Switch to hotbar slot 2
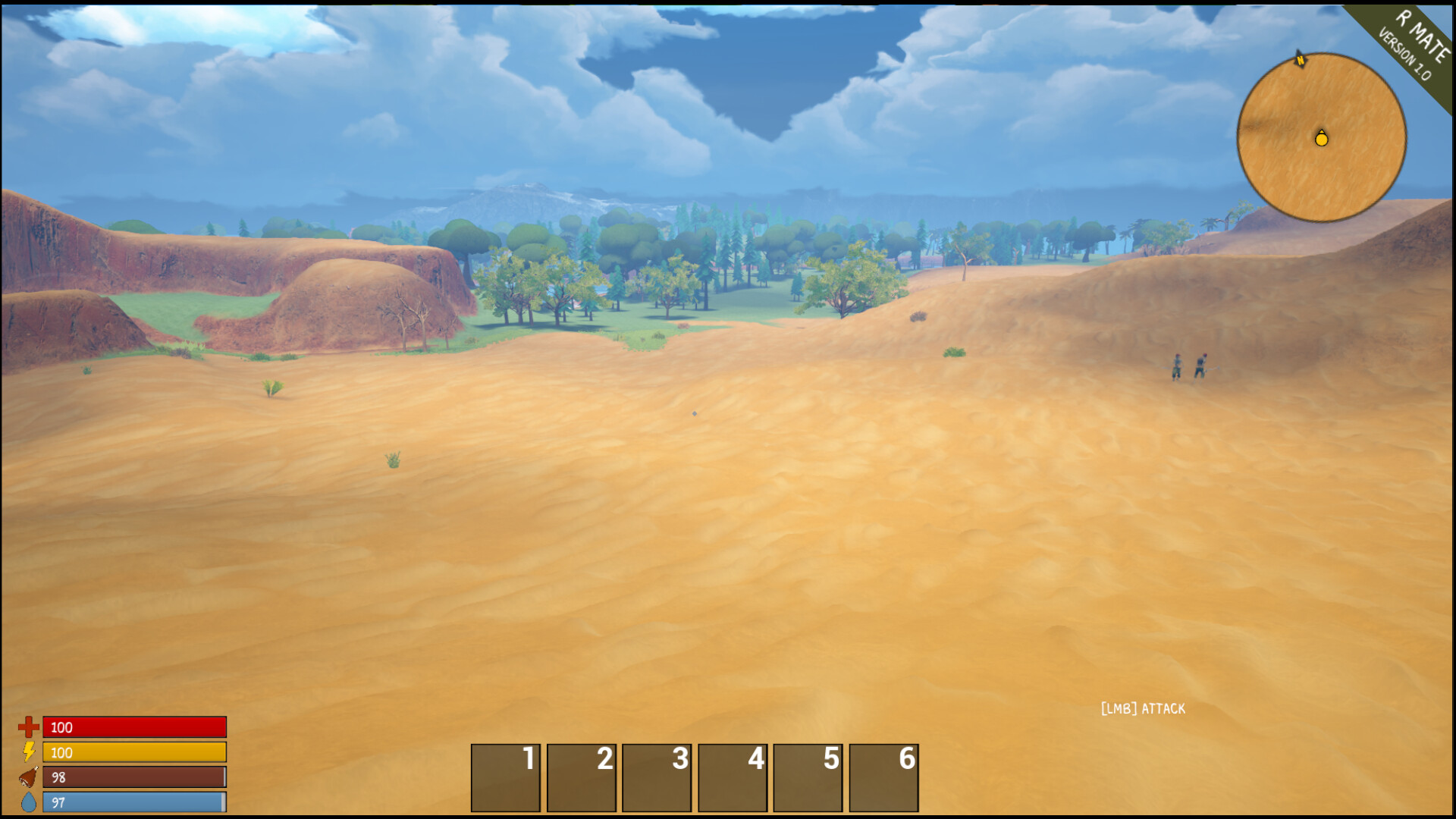Screen dimensions: 1456x819 coord(581,777)
